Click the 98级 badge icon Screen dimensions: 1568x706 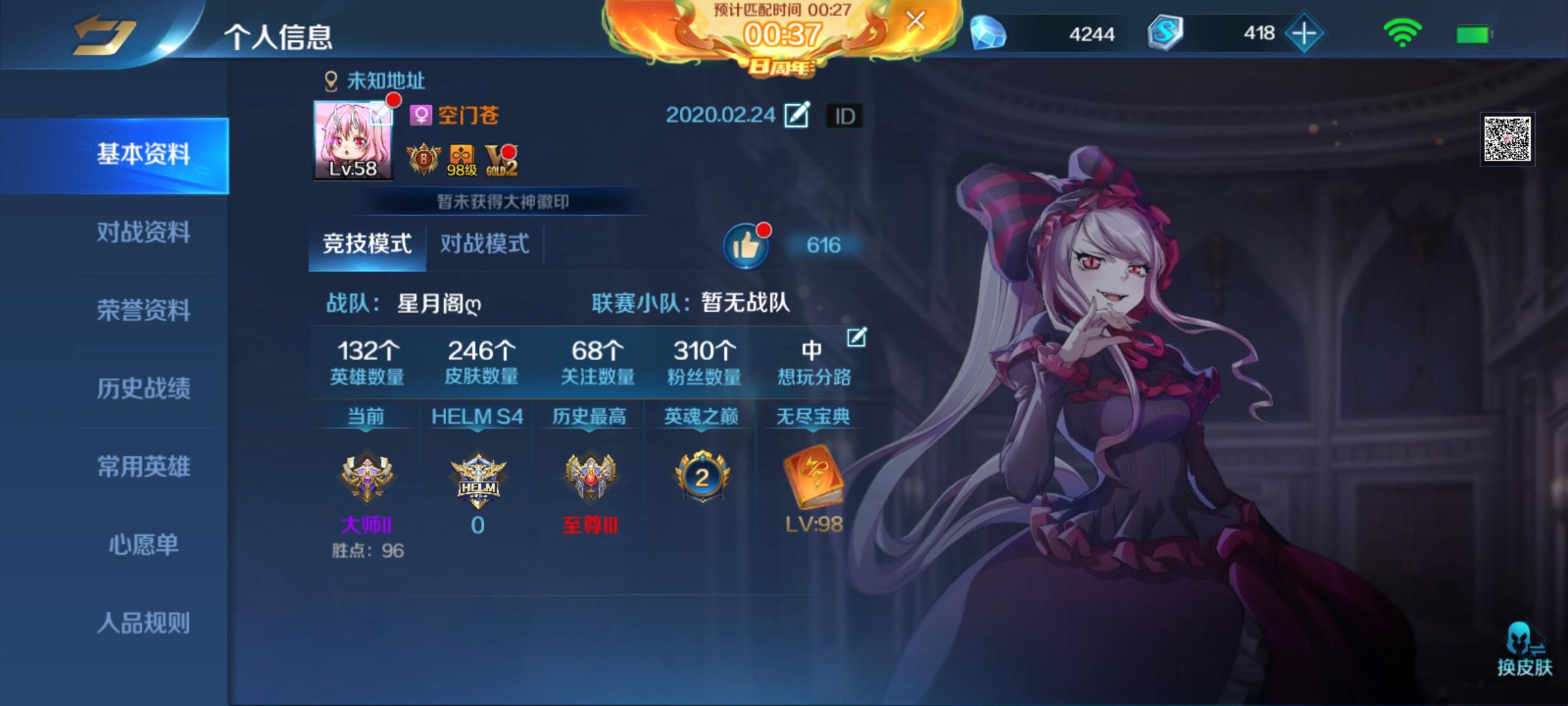point(461,159)
